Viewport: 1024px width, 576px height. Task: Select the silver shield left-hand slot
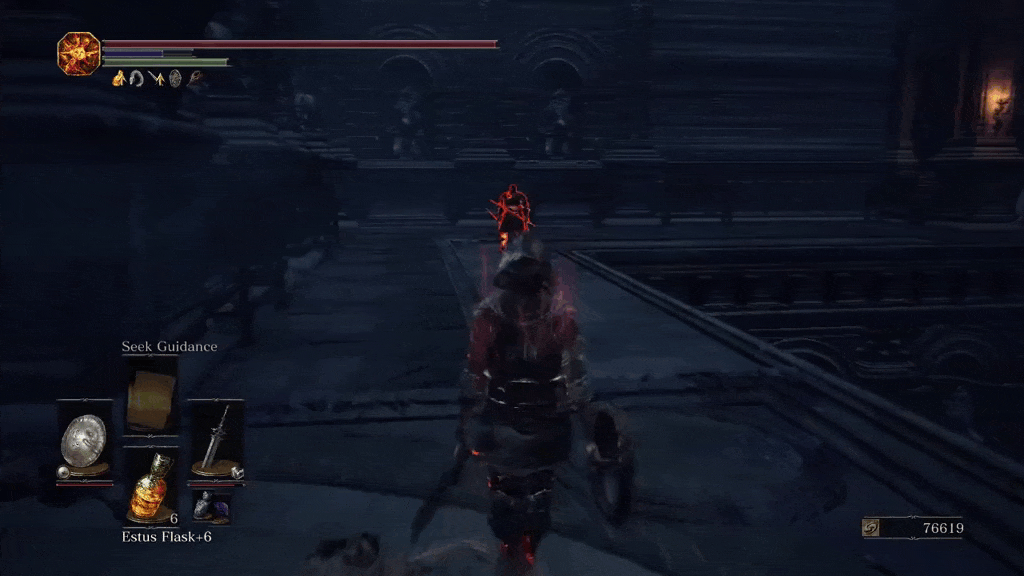pyautogui.click(x=84, y=440)
